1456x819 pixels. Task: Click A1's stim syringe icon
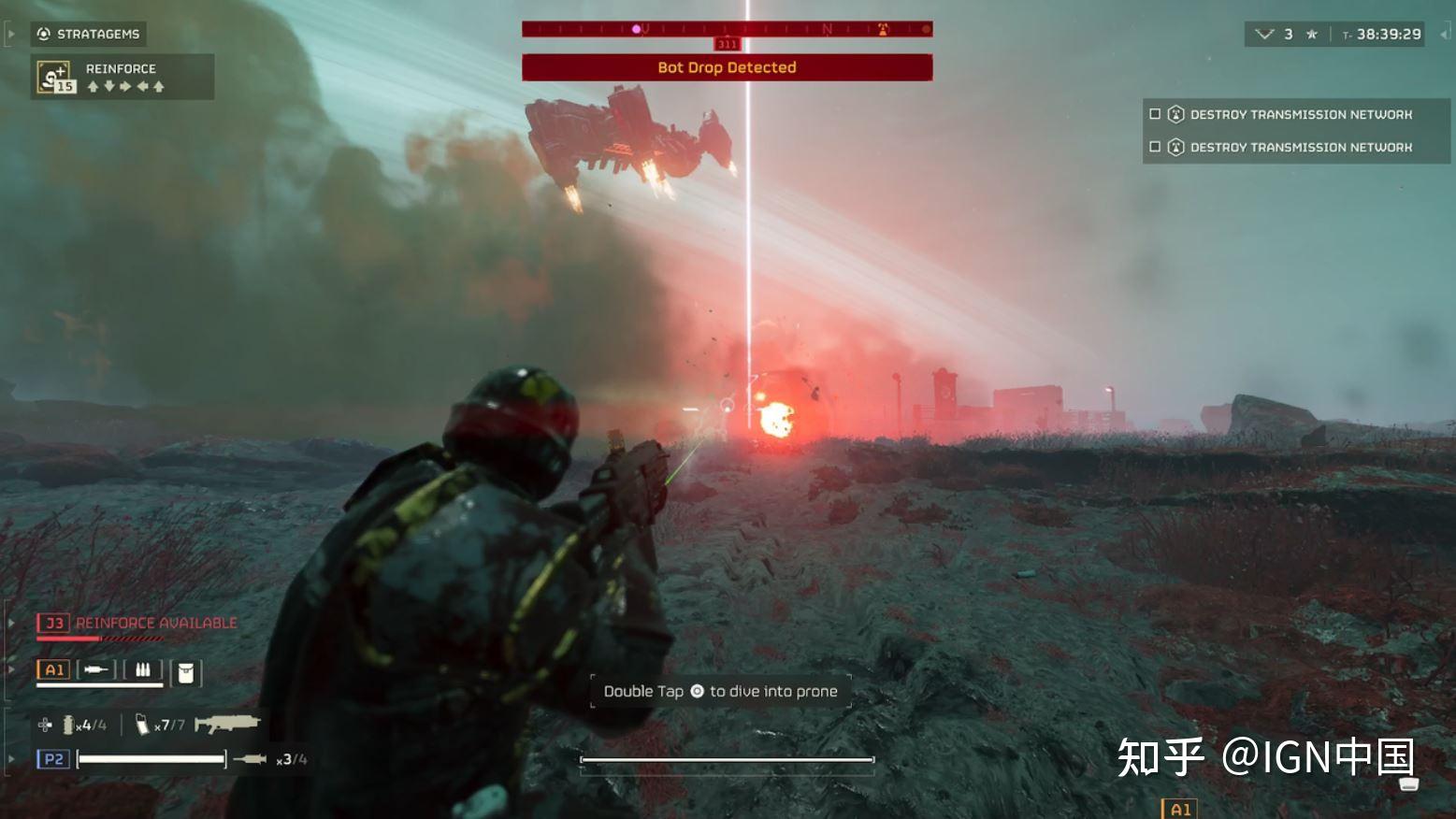point(94,669)
